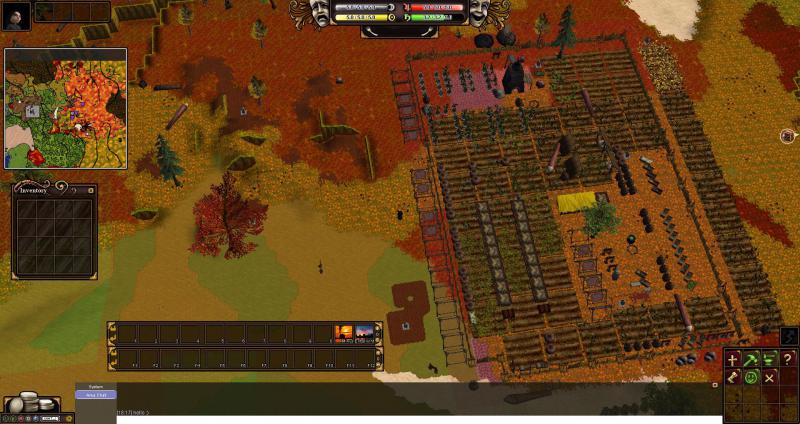Select the plus cross action icon
The image size is (800, 424).
point(732,360)
